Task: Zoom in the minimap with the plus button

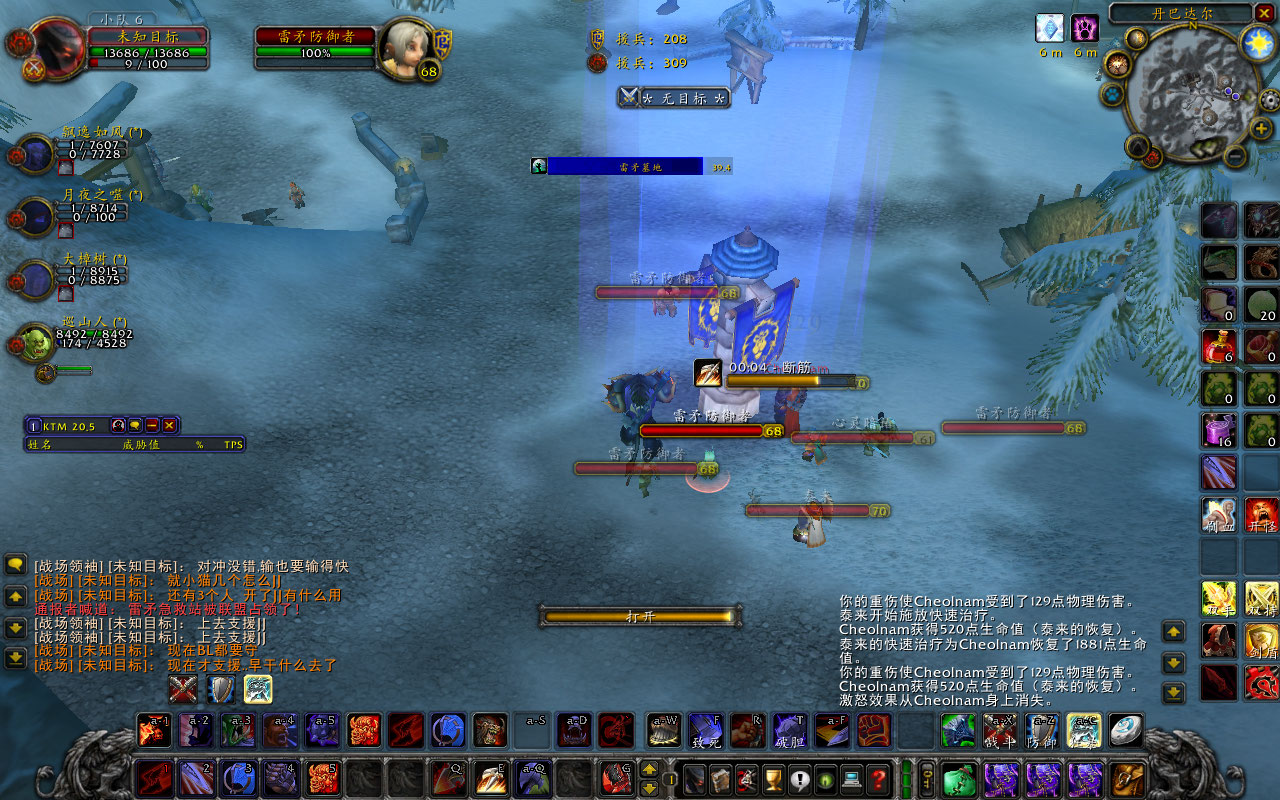Action: tap(1262, 129)
